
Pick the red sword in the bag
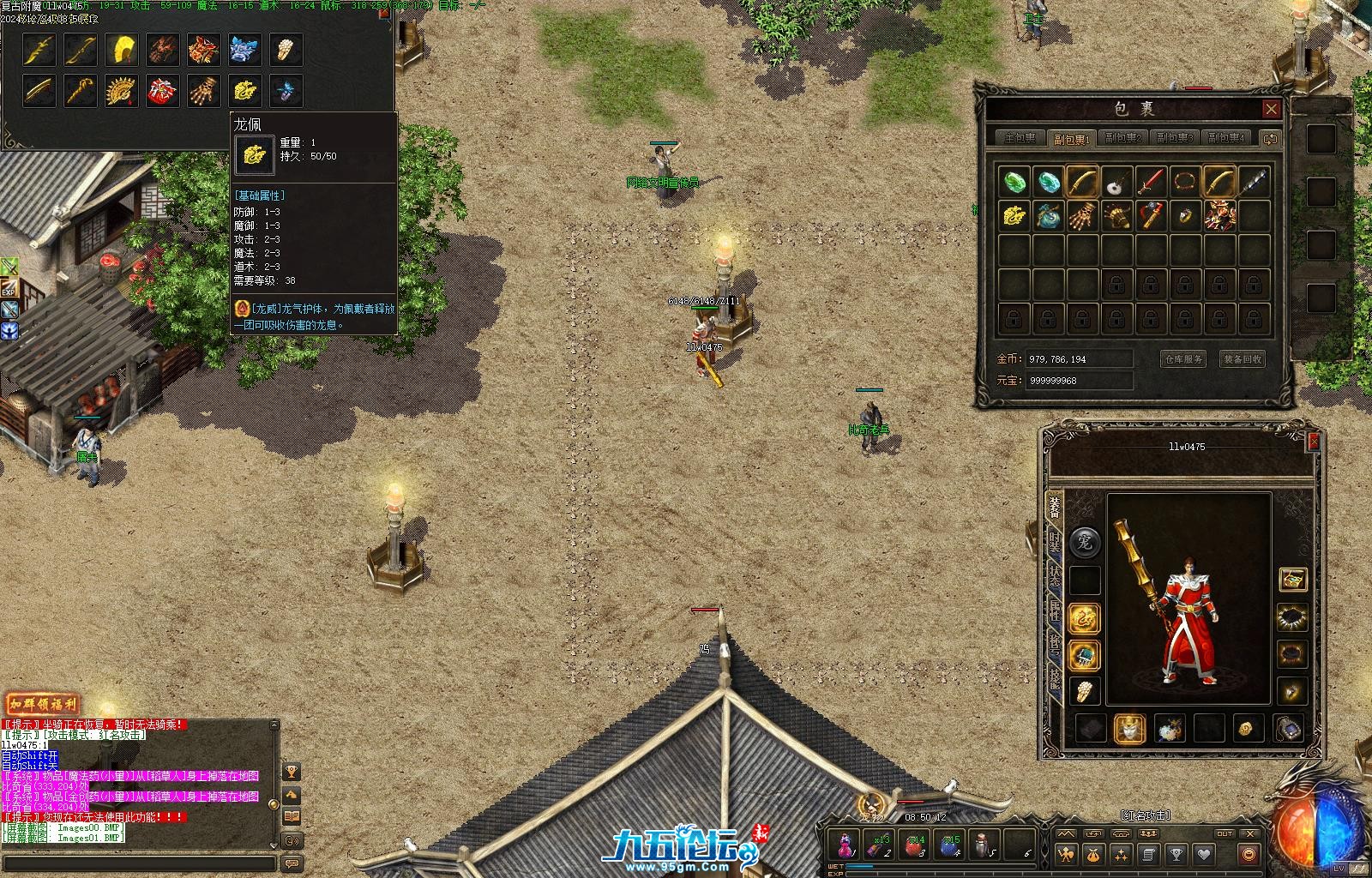(x=1151, y=182)
